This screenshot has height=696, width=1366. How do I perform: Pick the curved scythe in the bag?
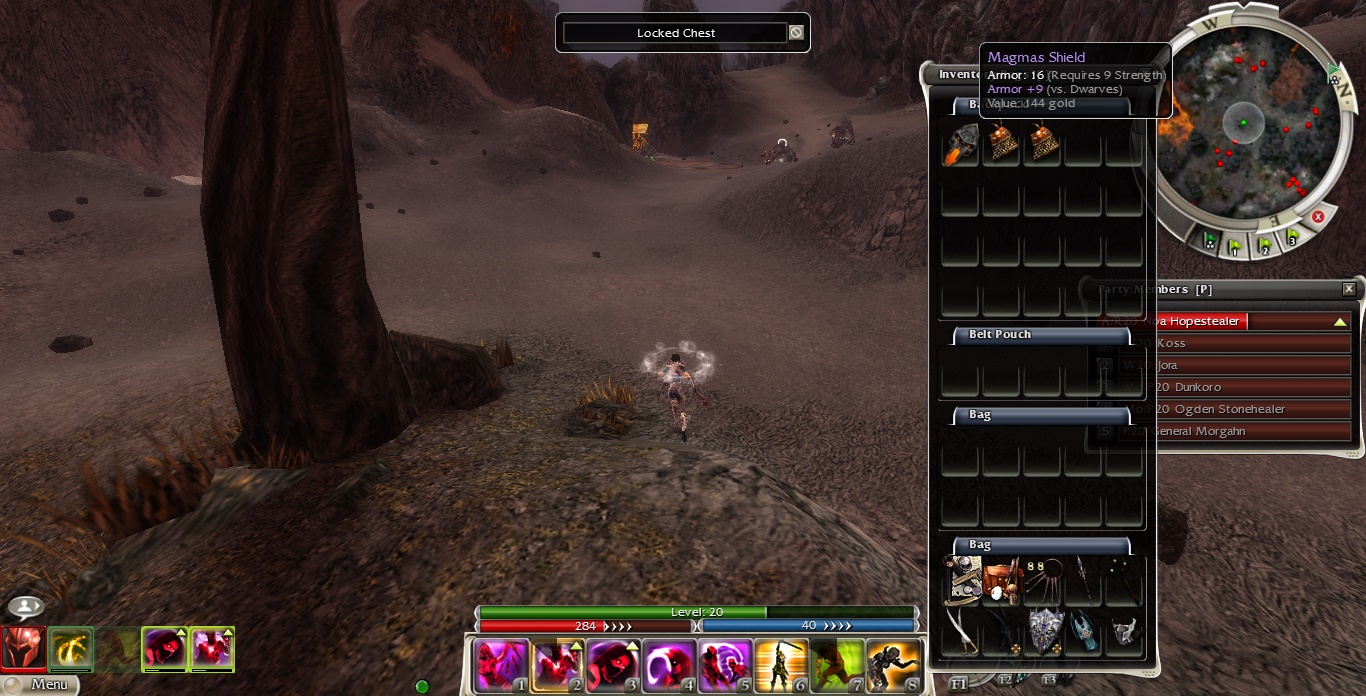click(x=961, y=630)
